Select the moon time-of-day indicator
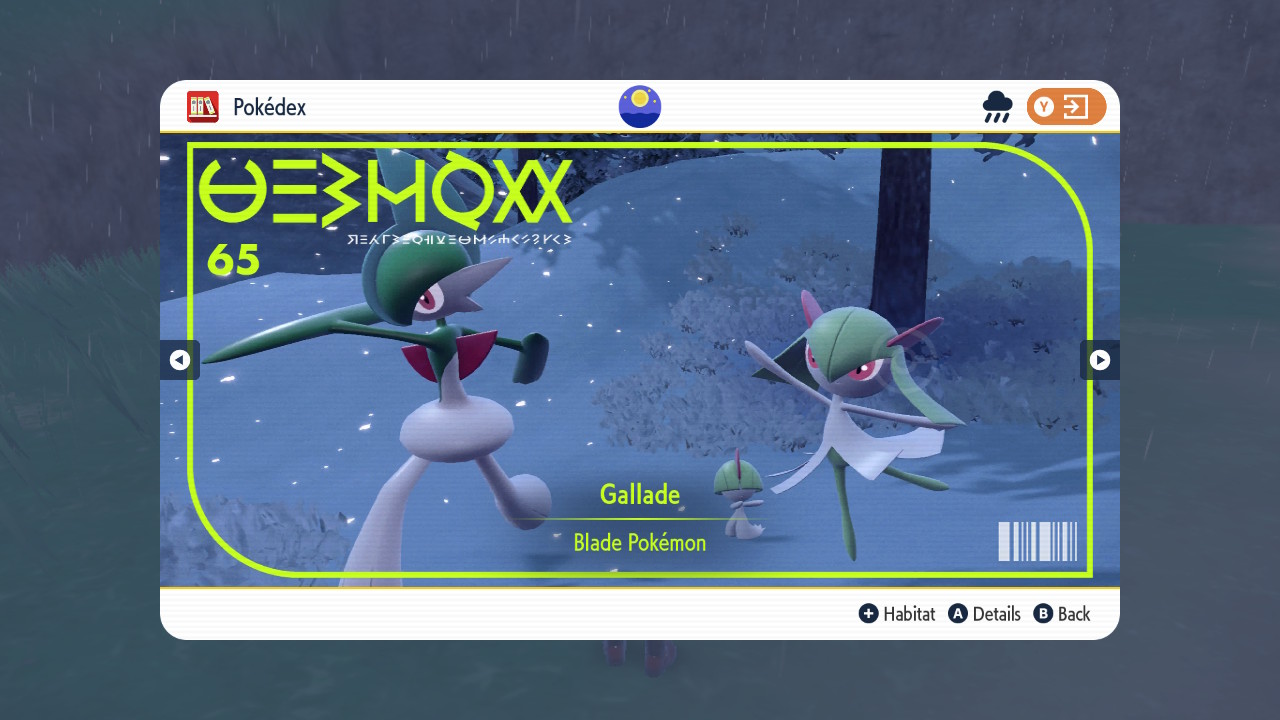The image size is (1280, 720). click(x=639, y=107)
